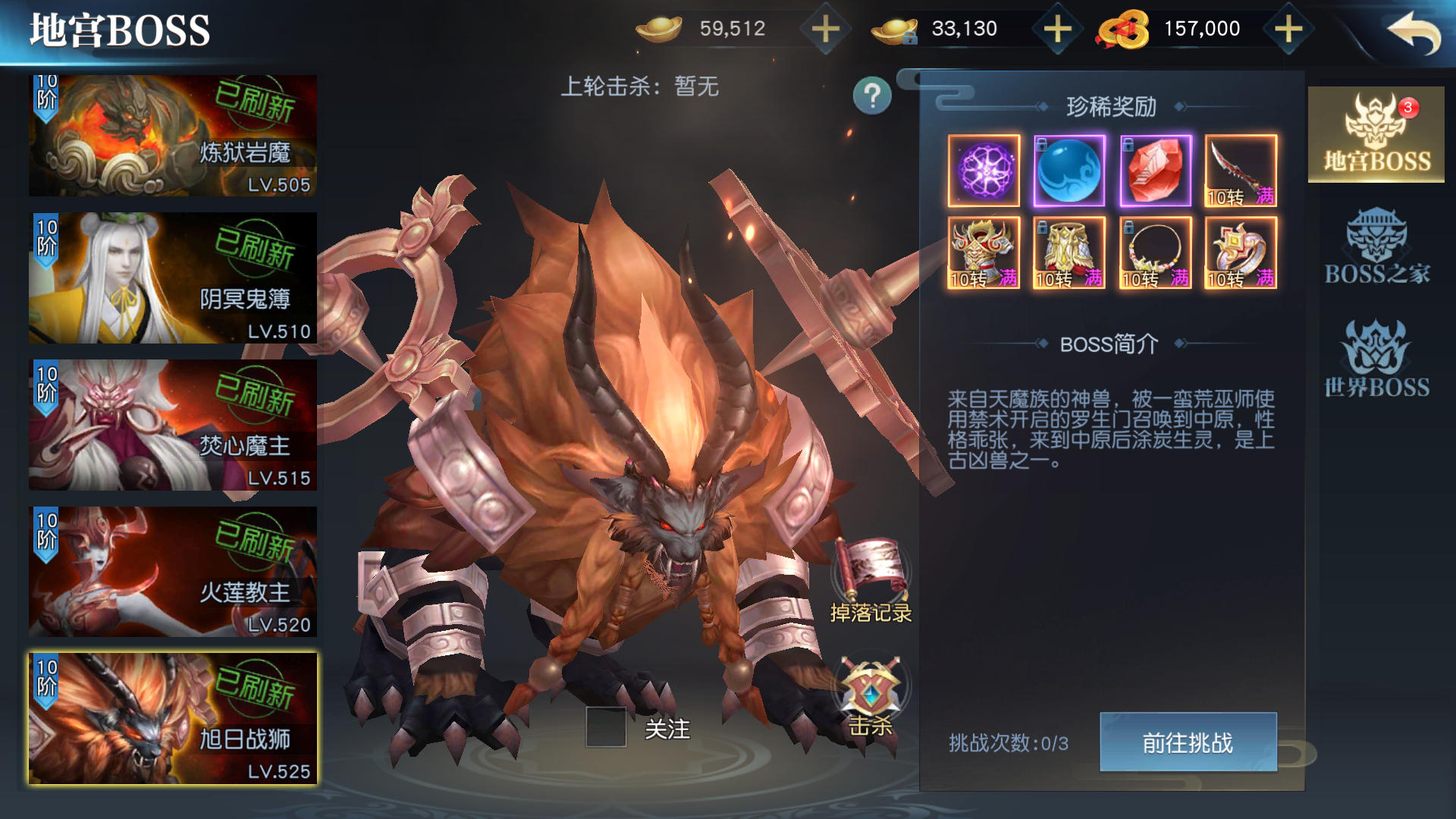Open the question mark help button
This screenshot has height=819, width=1456.
click(x=872, y=96)
